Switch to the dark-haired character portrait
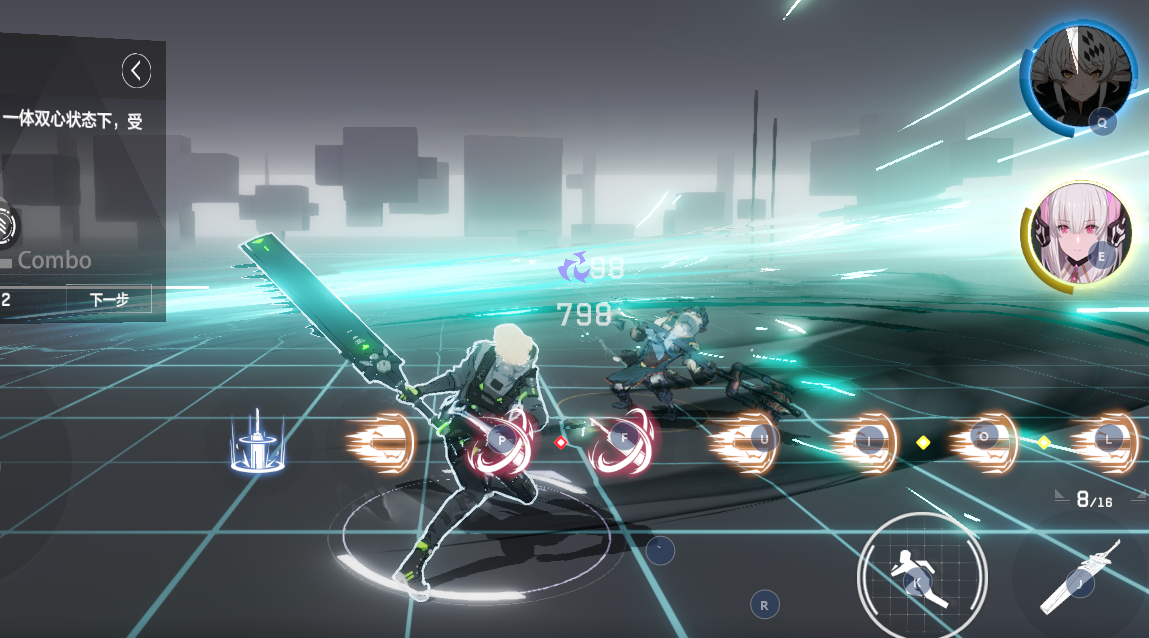 pyautogui.click(x=1078, y=78)
